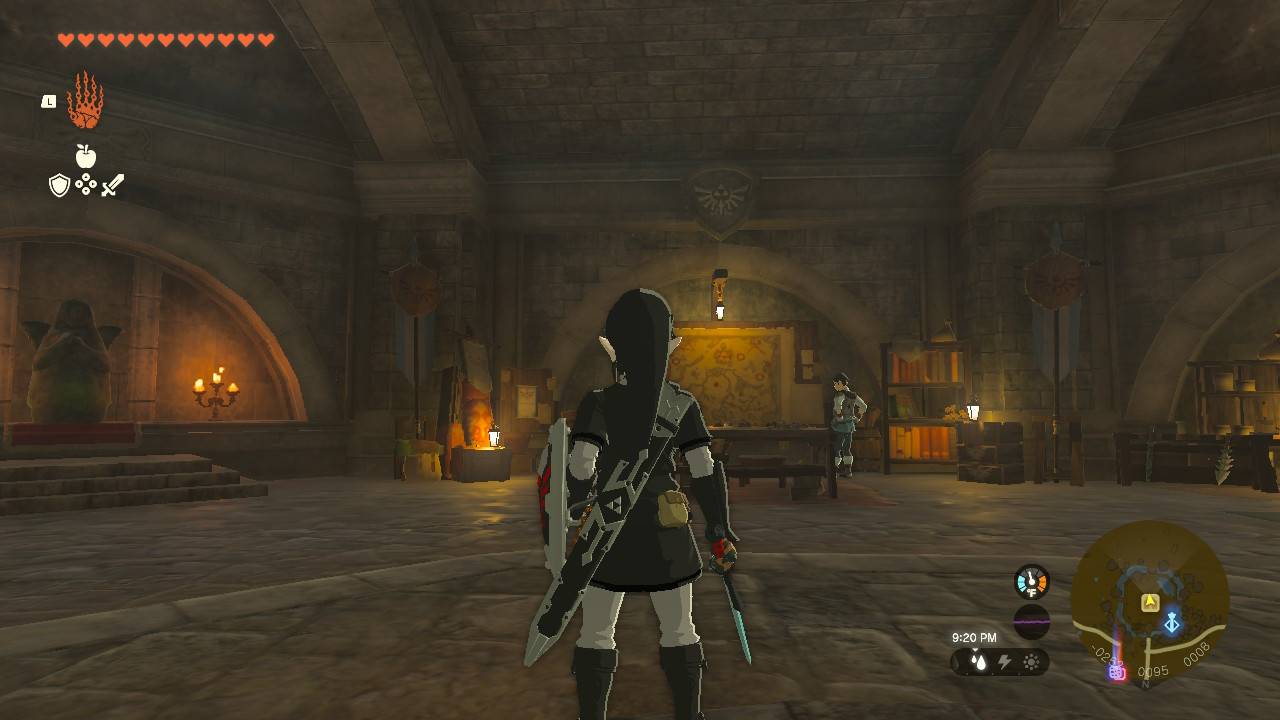1280x720 pixels.
Task: Click the sun weather icon
Action: (x=1031, y=660)
